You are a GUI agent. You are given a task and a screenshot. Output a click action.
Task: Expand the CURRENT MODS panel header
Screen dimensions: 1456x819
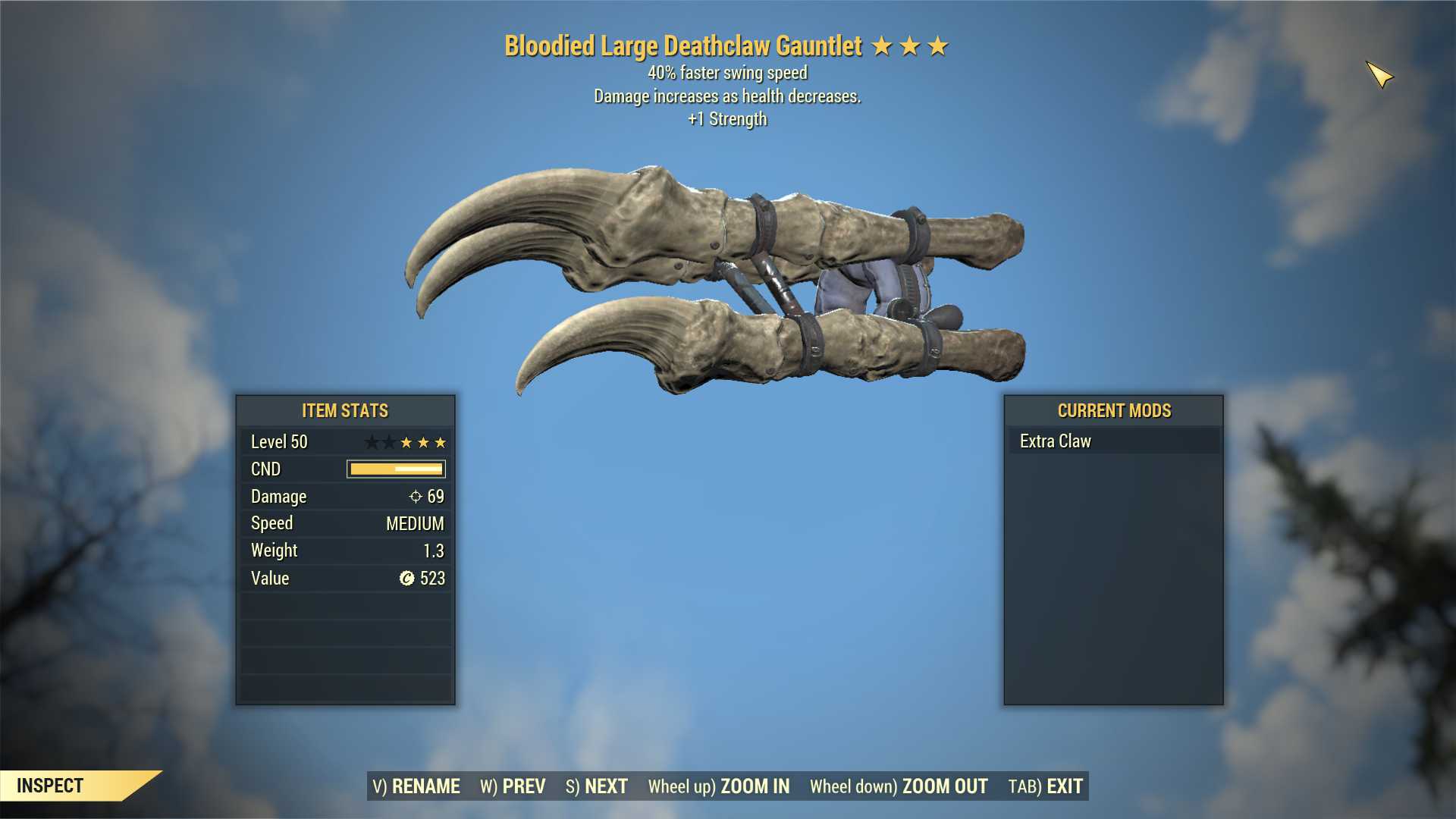1113,410
